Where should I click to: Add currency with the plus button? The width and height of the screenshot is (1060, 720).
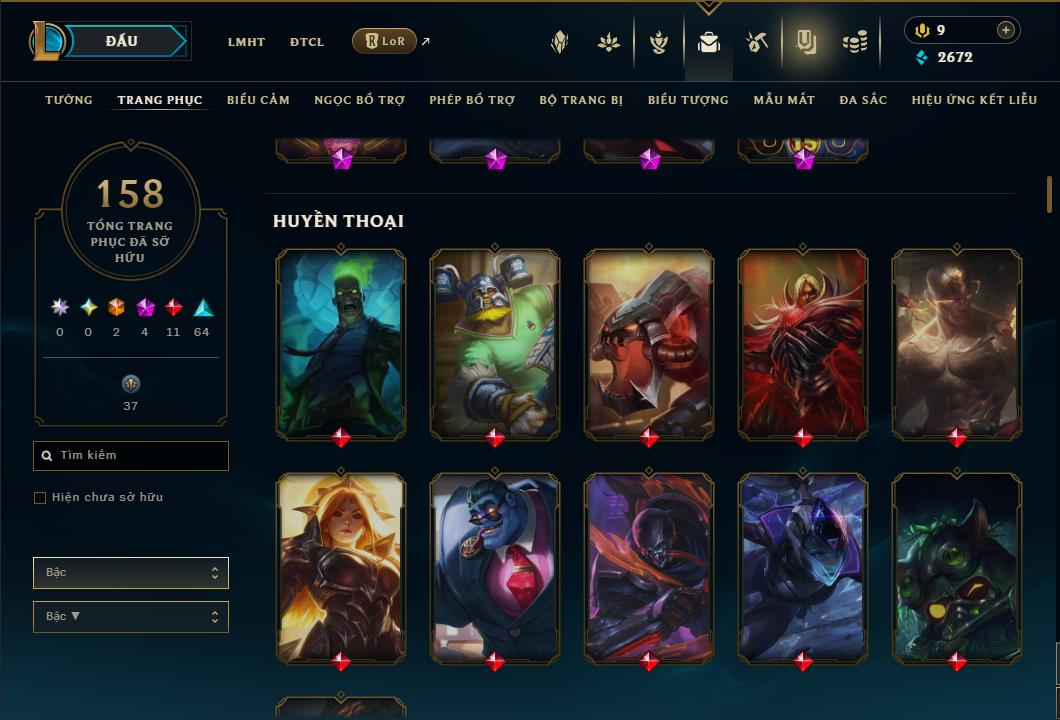(x=1005, y=30)
